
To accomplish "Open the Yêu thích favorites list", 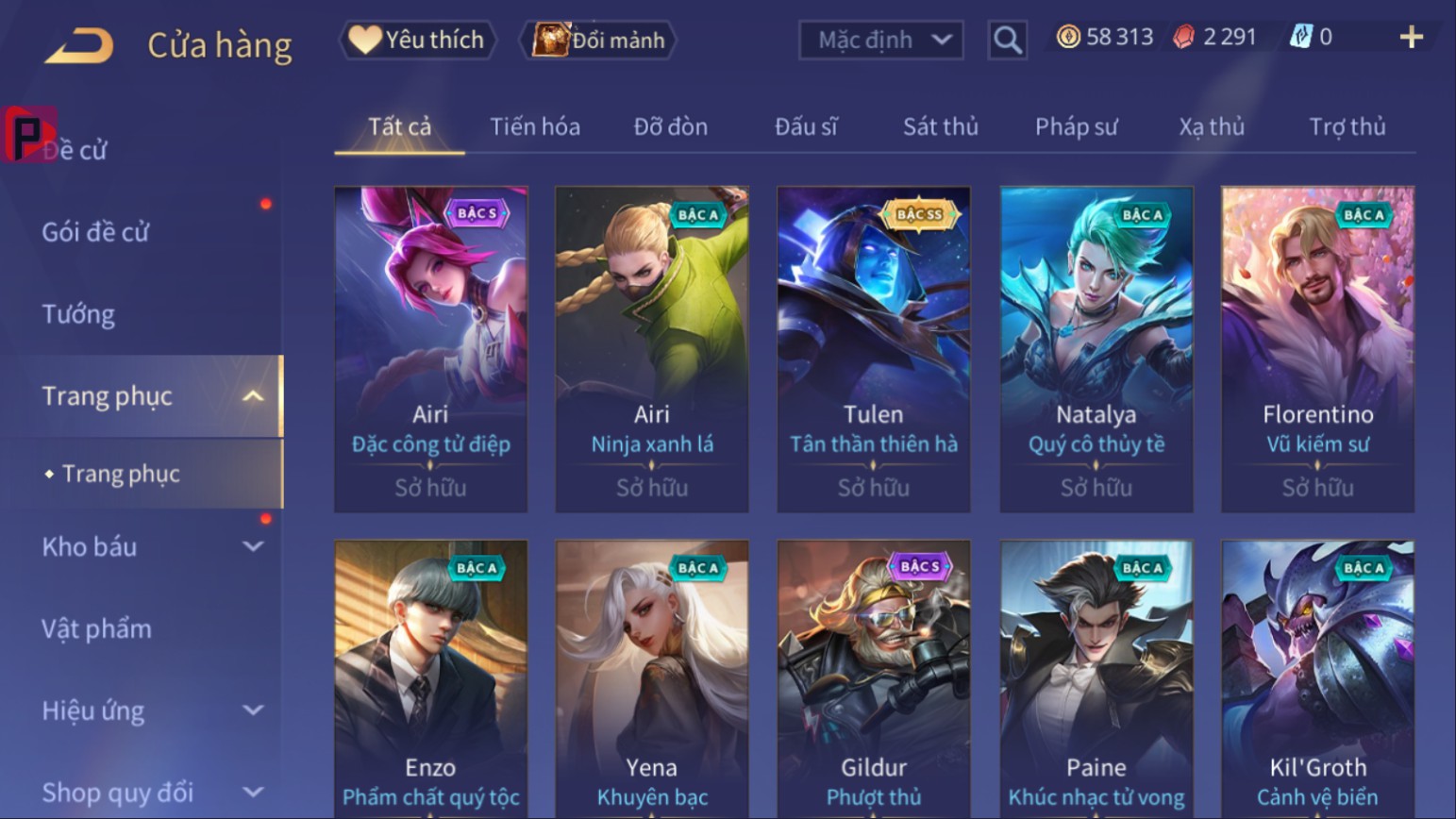I will pos(417,40).
